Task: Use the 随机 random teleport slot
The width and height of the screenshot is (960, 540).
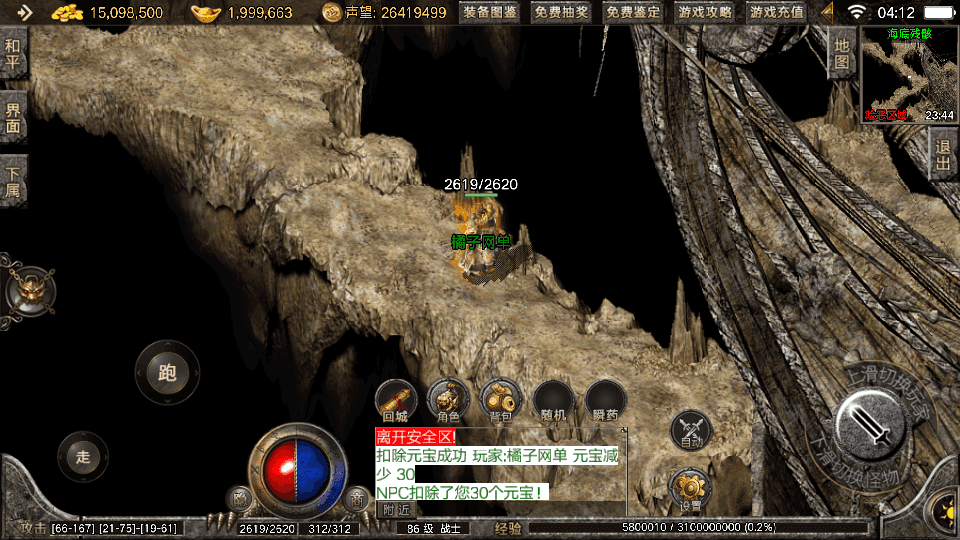Action: [552, 399]
